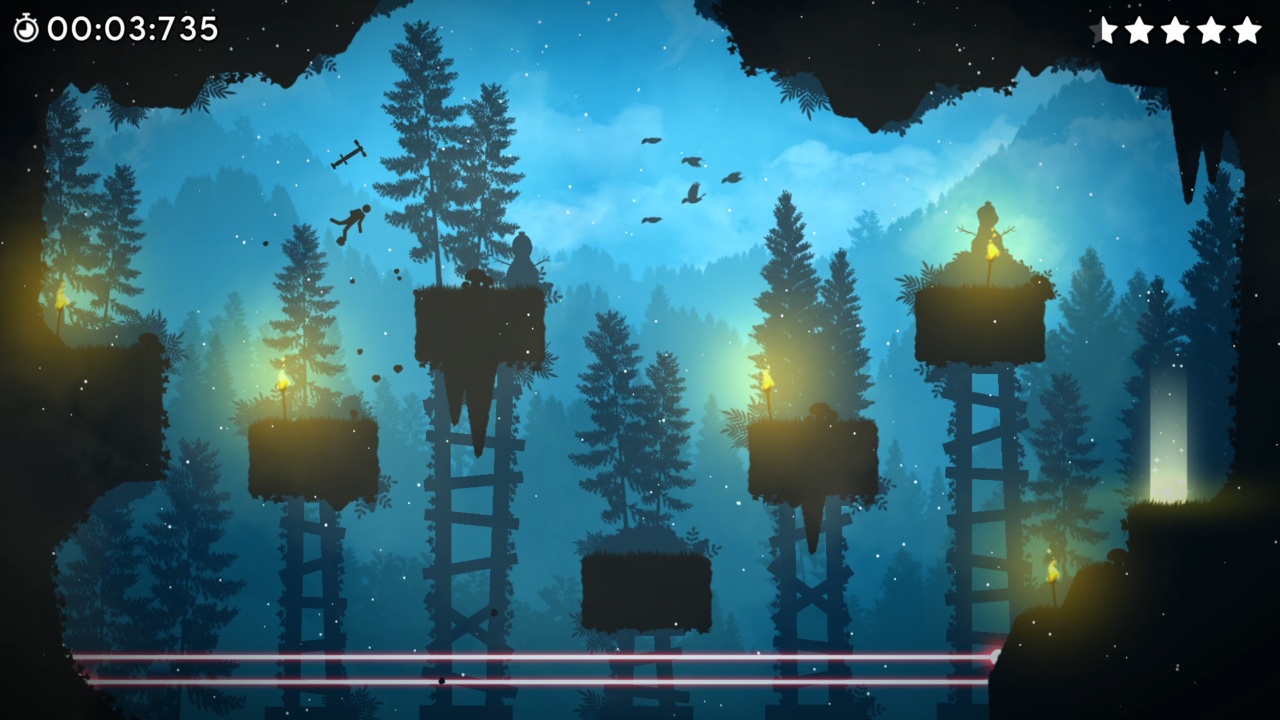1280x720 pixels.
Task: Select the falling pickaxe icon near the trees
Action: [350, 156]
